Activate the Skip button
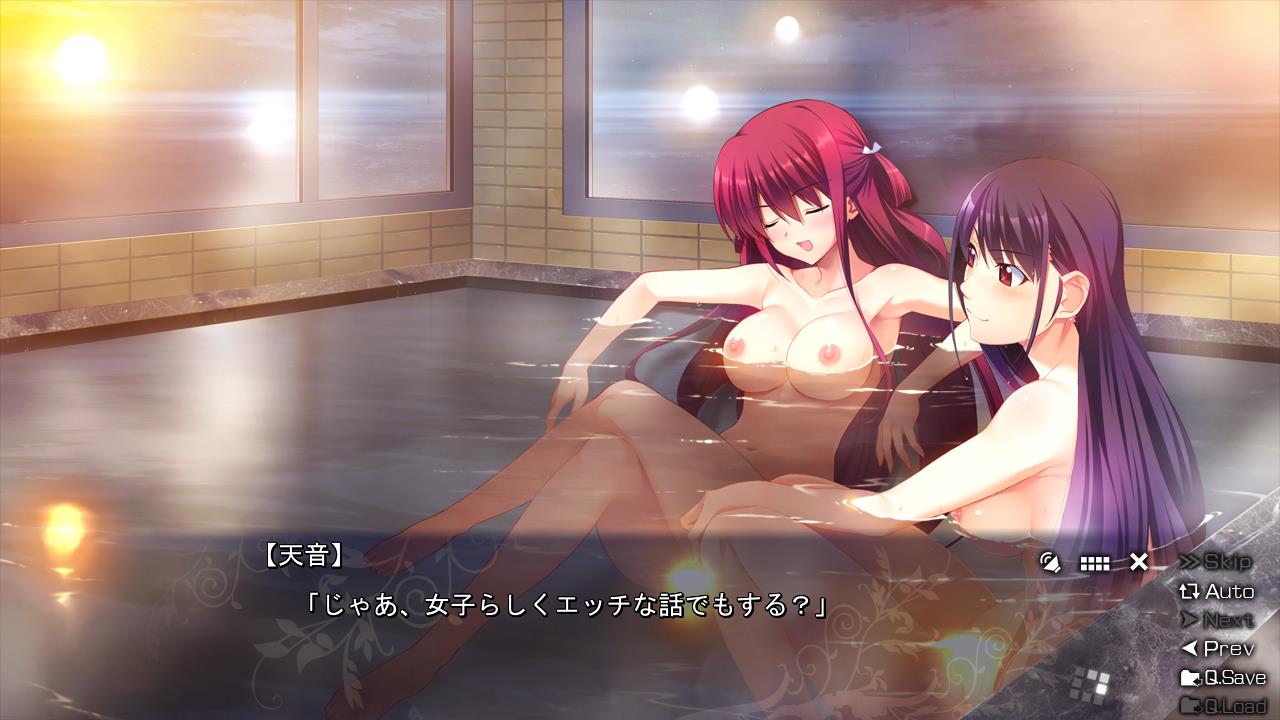Image resolution: width=1280 pixels, height=720 pixels. [1215, 562]
